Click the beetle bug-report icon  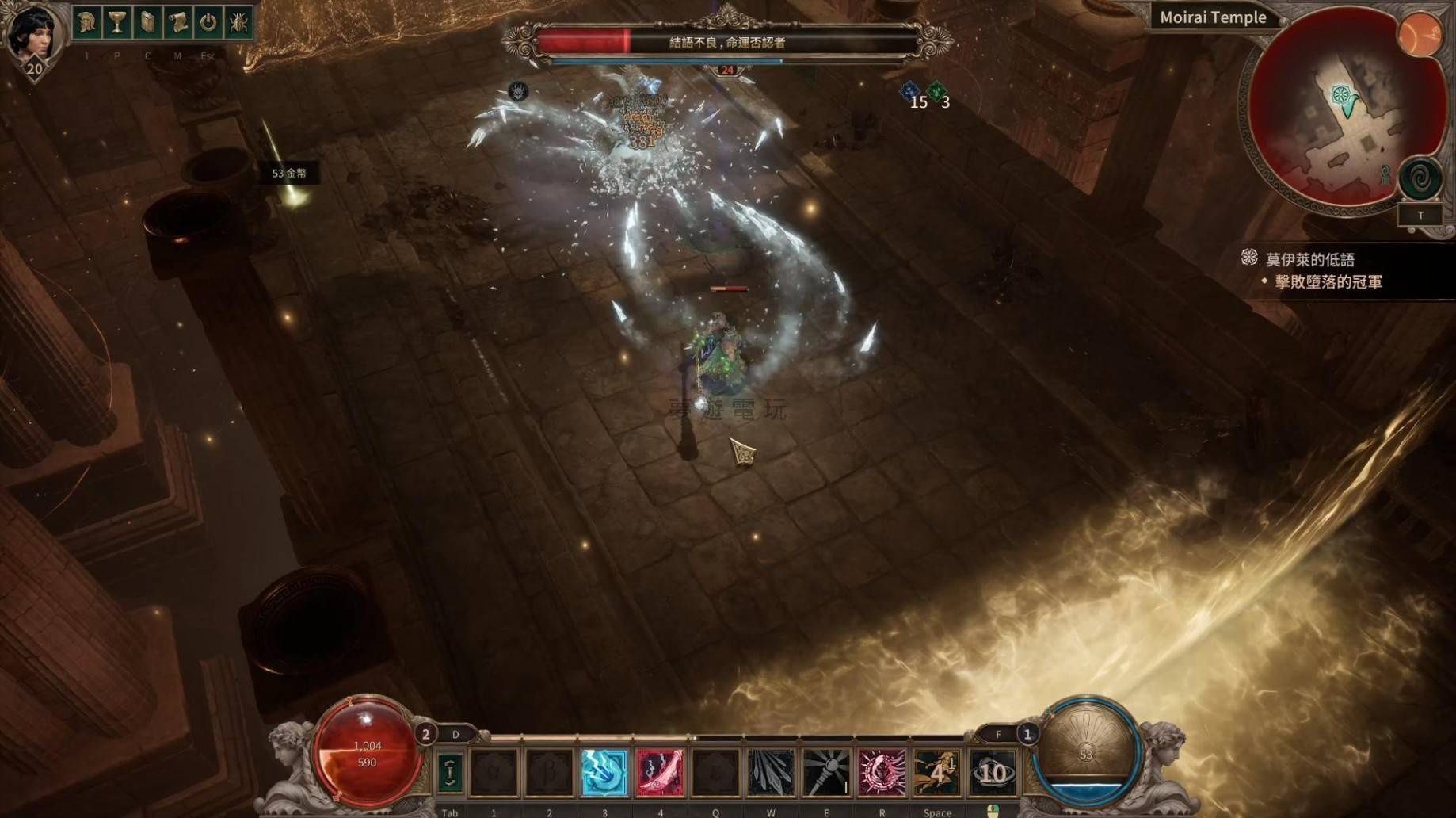click(238, 22)
